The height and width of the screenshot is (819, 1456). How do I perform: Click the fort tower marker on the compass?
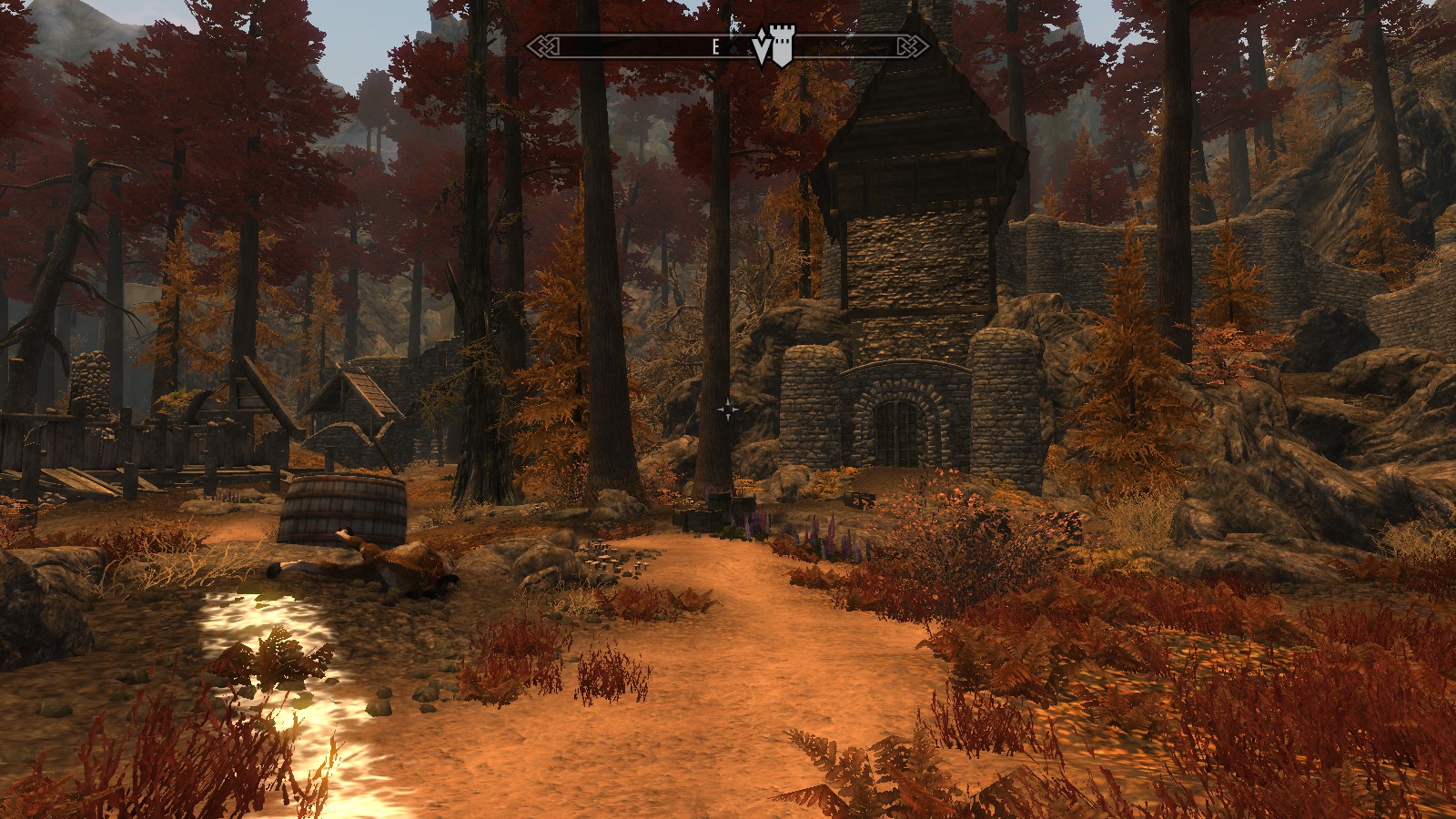click(782, 47)
